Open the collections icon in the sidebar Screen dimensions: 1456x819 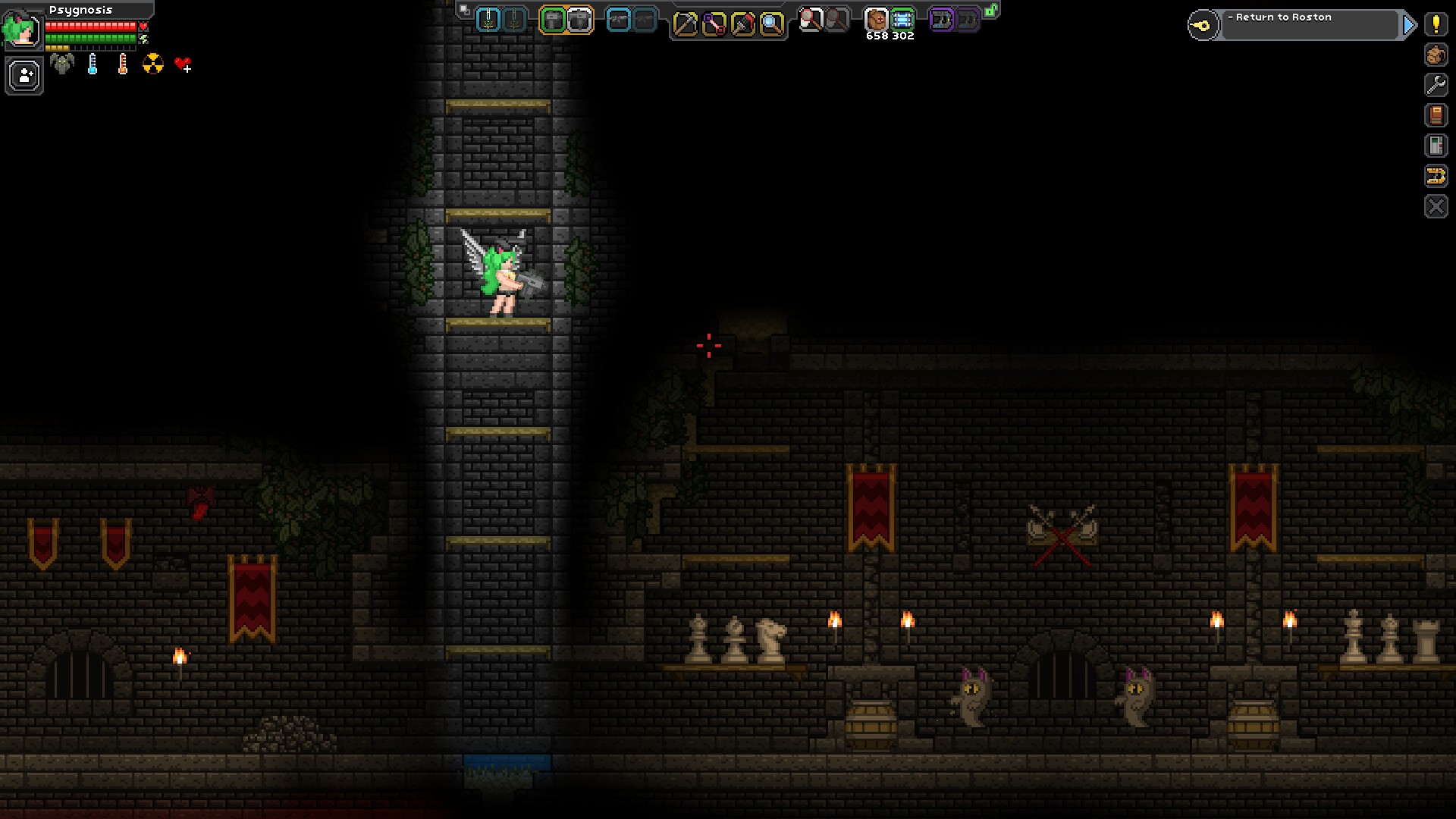pyautogui.click(x=1436, y=146)
